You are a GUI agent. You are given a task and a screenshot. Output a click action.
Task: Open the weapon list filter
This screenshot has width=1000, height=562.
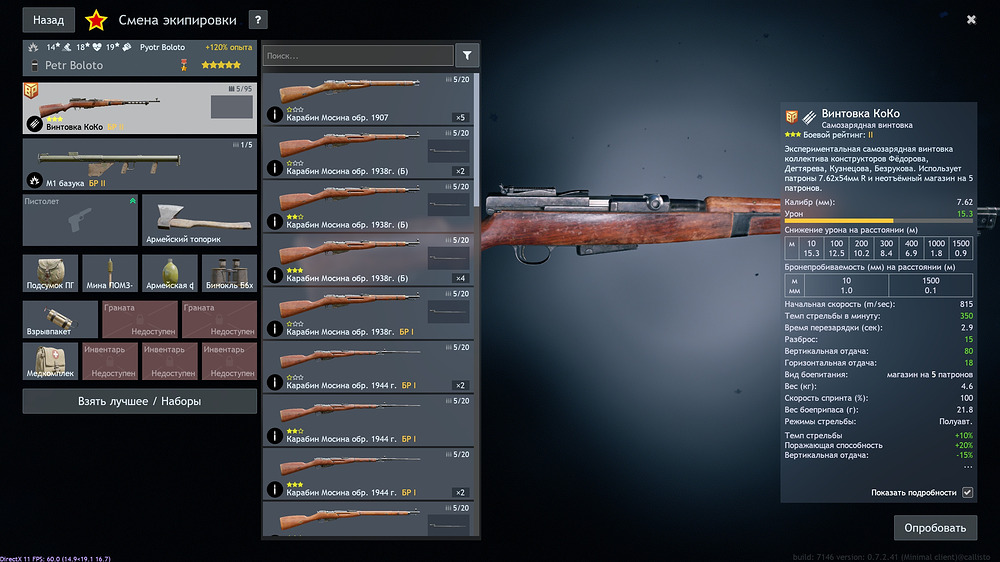click(x=467, y=56)
